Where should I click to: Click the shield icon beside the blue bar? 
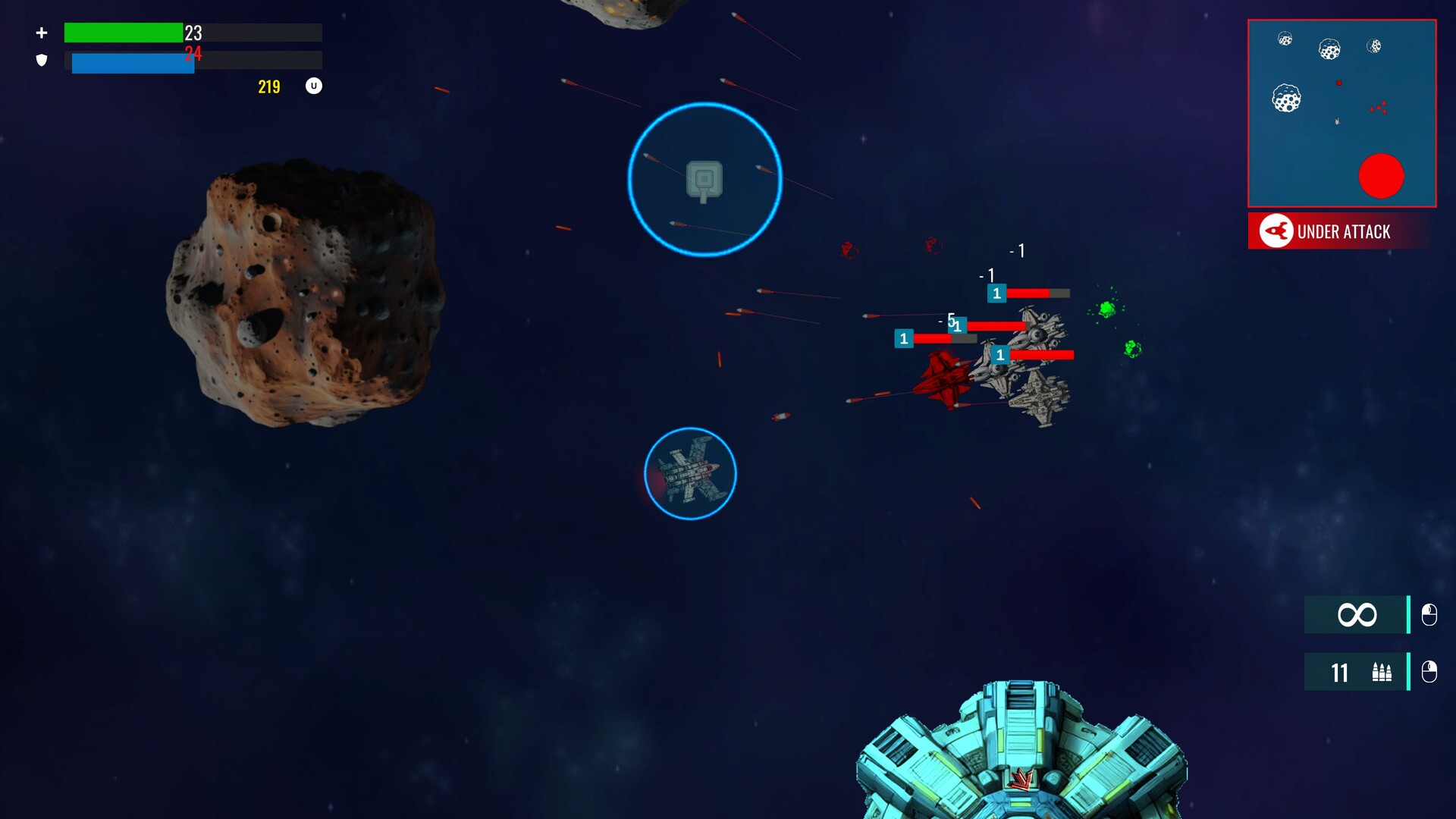coord(42,60)
